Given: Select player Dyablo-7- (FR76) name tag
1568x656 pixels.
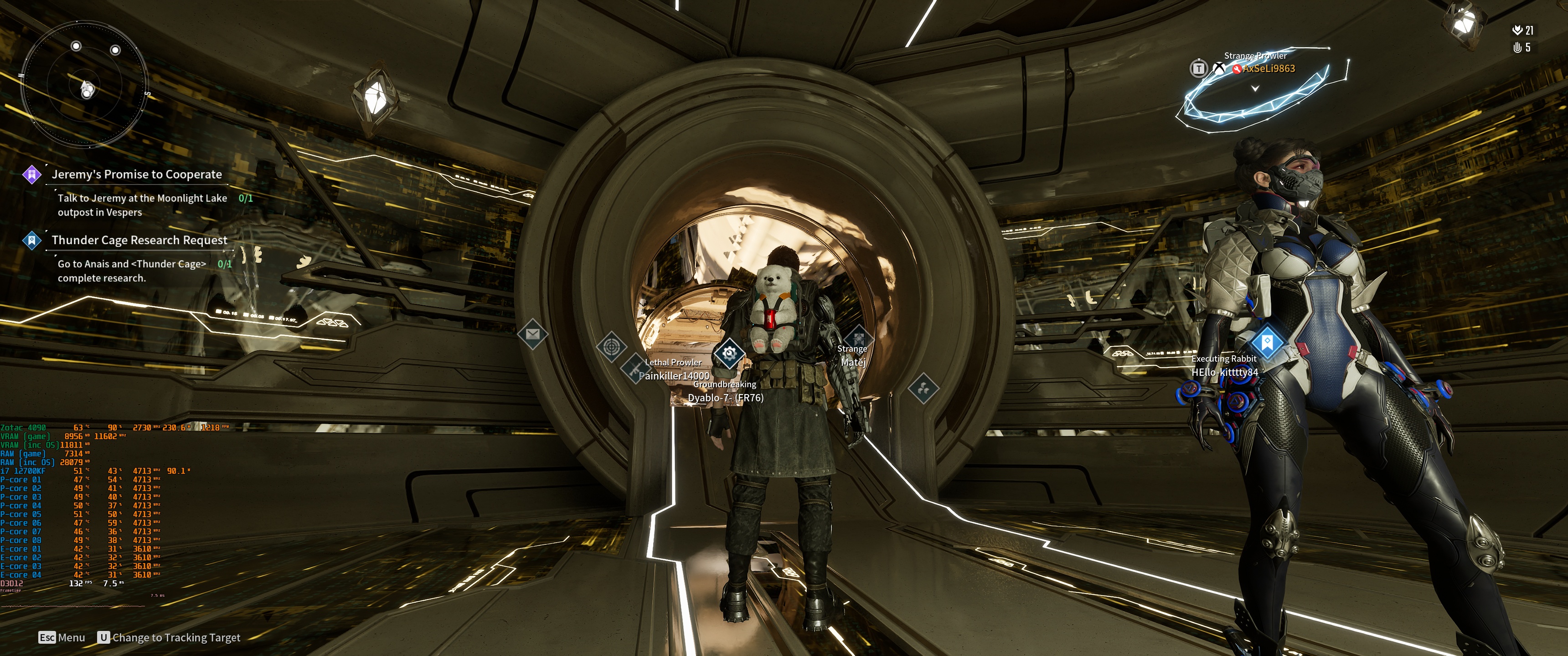Looking at the screenshot, I should [x=725, y=398].
